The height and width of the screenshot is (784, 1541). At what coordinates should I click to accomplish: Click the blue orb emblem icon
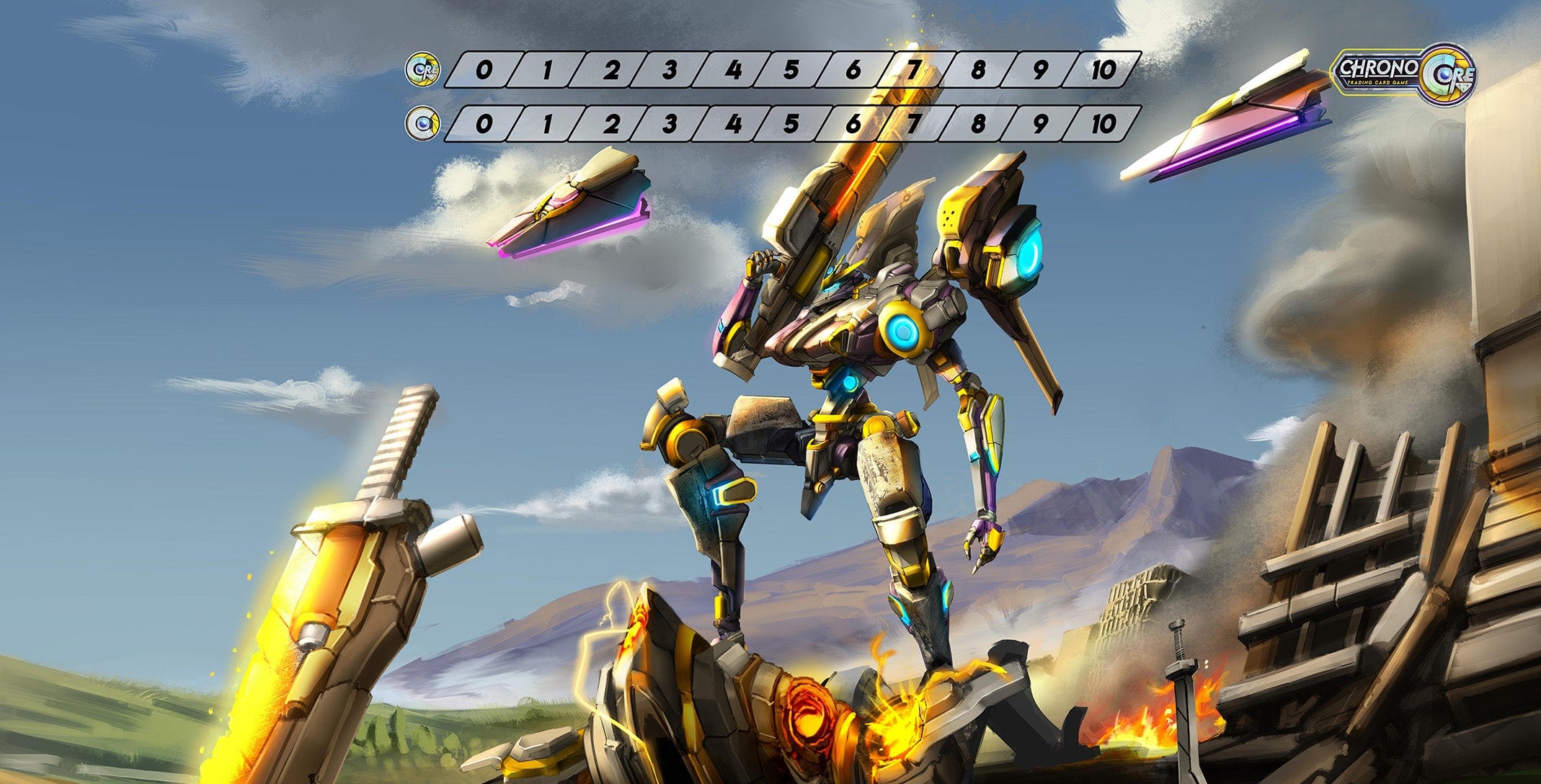420,124
